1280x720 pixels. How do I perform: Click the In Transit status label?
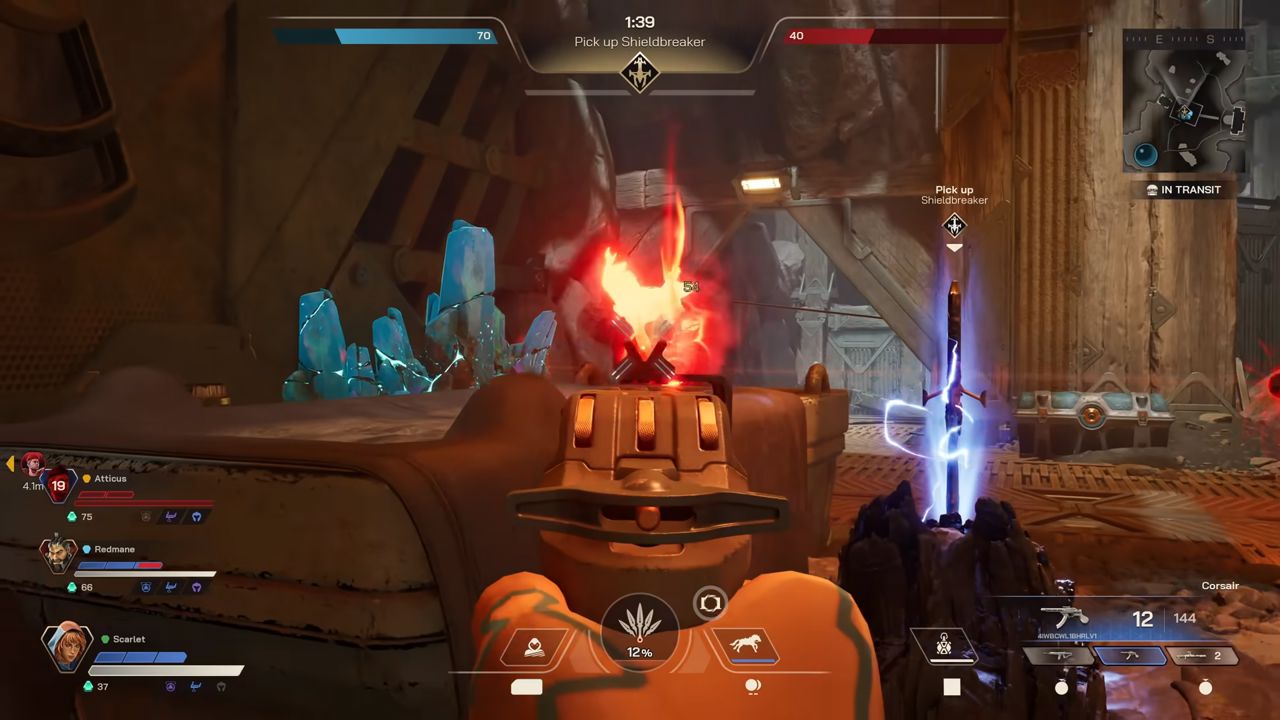click(1184, 190)
